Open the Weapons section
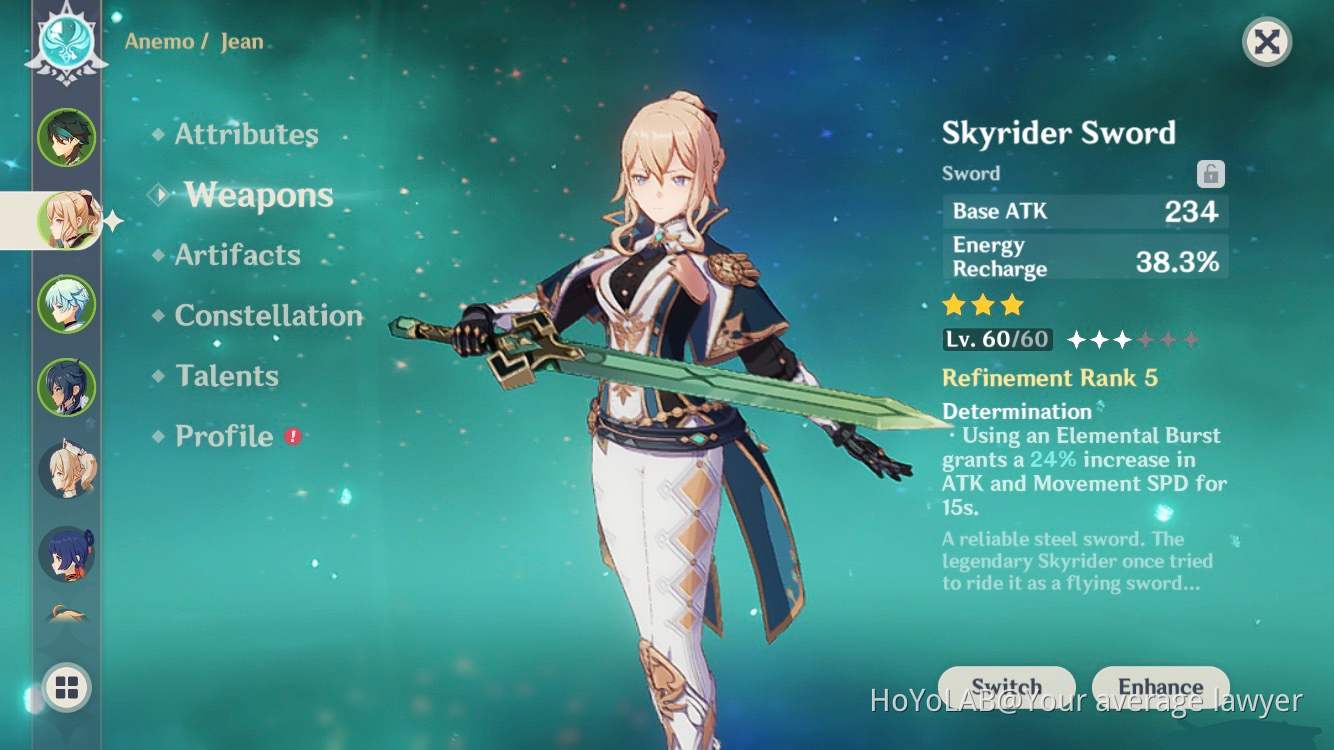Image resolution: width=1334 pixels, height=750 pixels. [257, 196]
